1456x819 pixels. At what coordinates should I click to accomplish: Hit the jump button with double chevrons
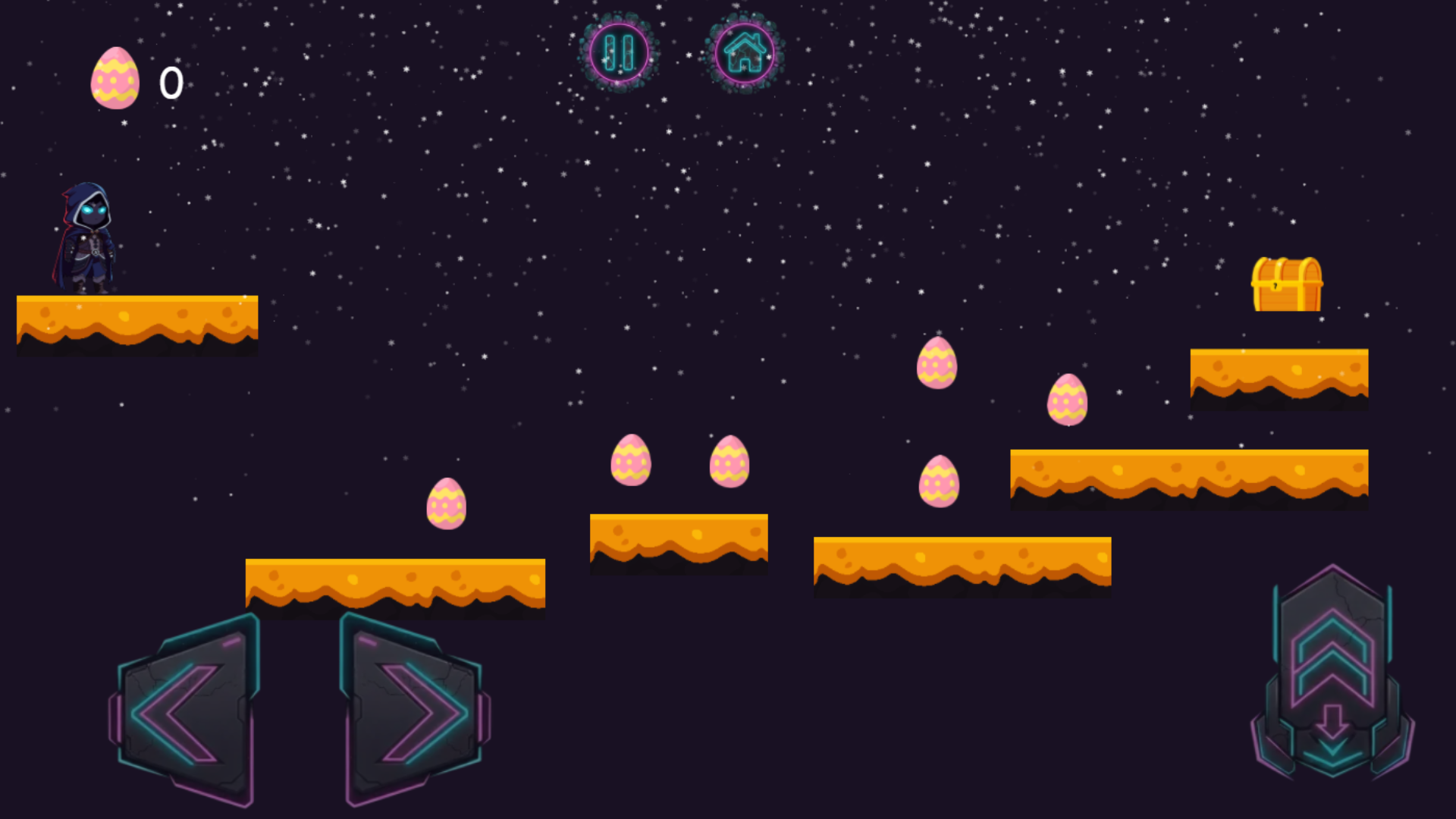click(1332, 660)
